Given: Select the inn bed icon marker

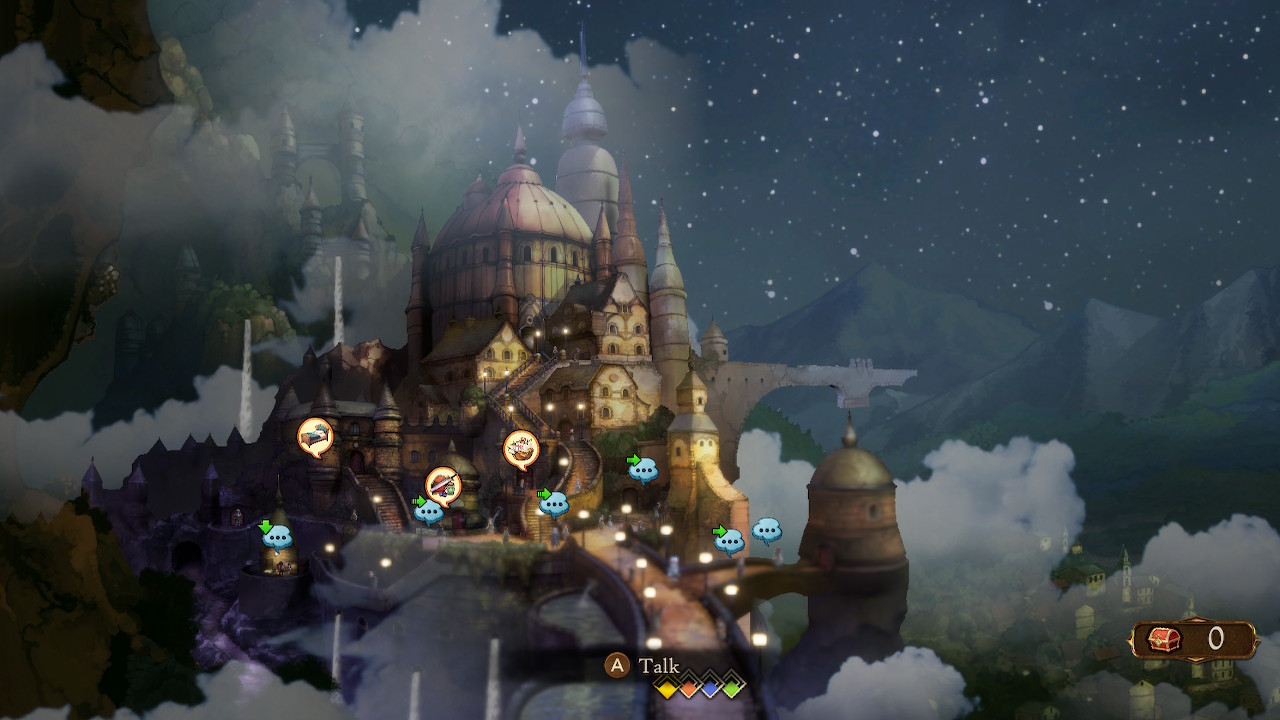Looking at the screenshot, I should [315, 436].
